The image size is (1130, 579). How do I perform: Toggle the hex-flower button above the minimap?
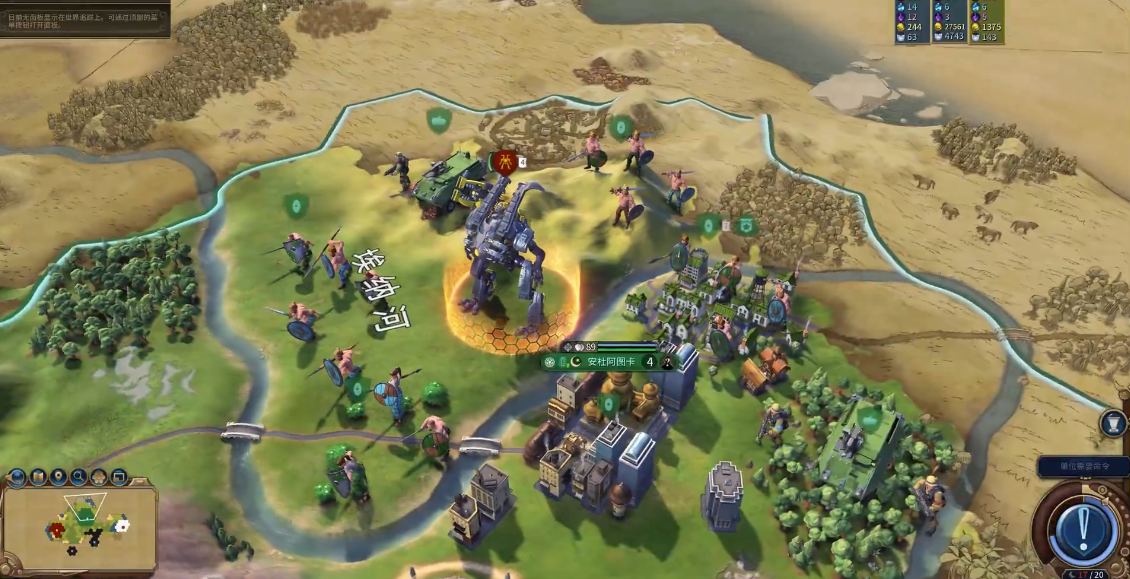tap(98, 477)
